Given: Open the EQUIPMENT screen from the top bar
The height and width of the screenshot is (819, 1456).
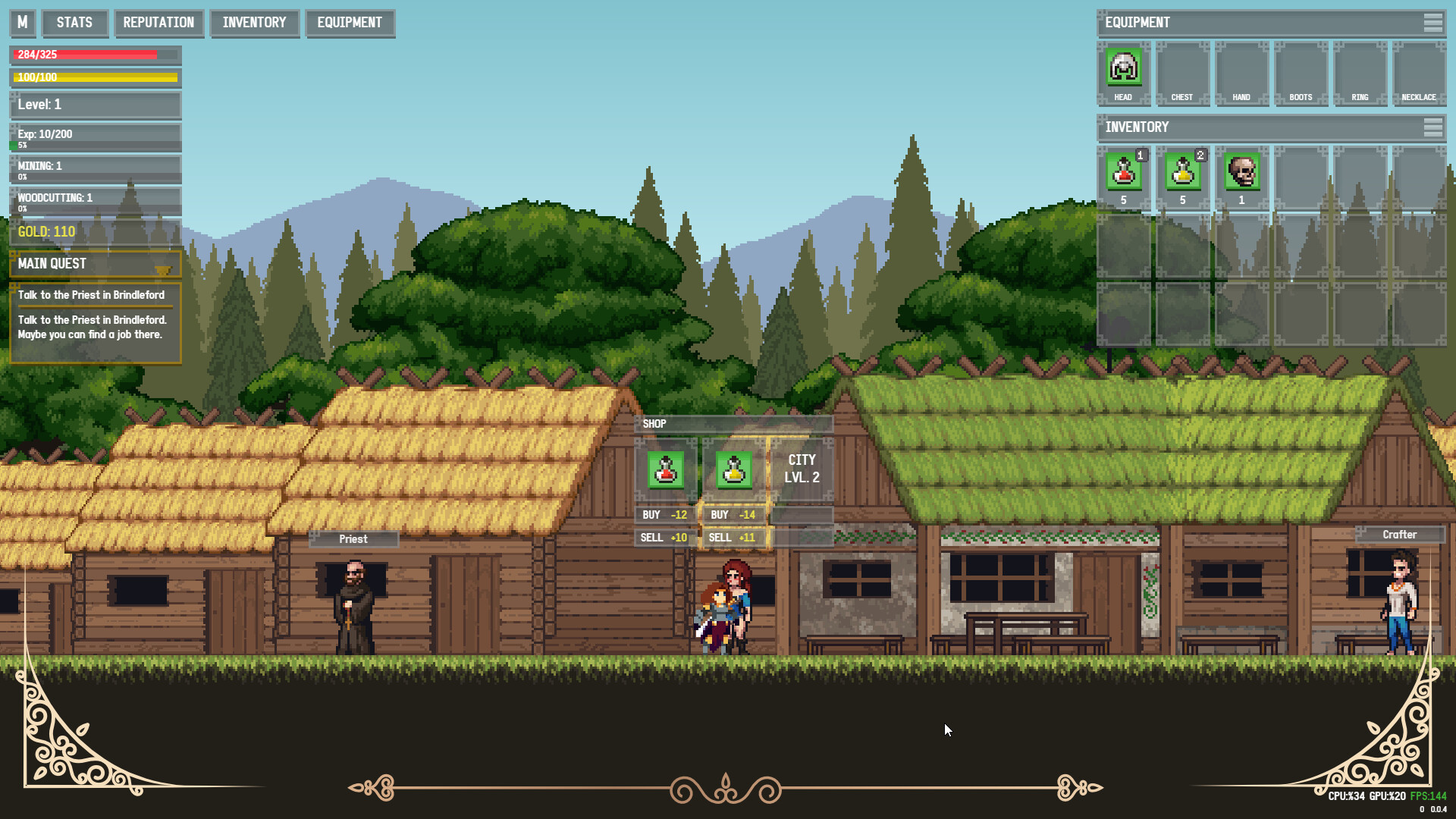Looking at the screenshot, I should [x=350, y=23].
